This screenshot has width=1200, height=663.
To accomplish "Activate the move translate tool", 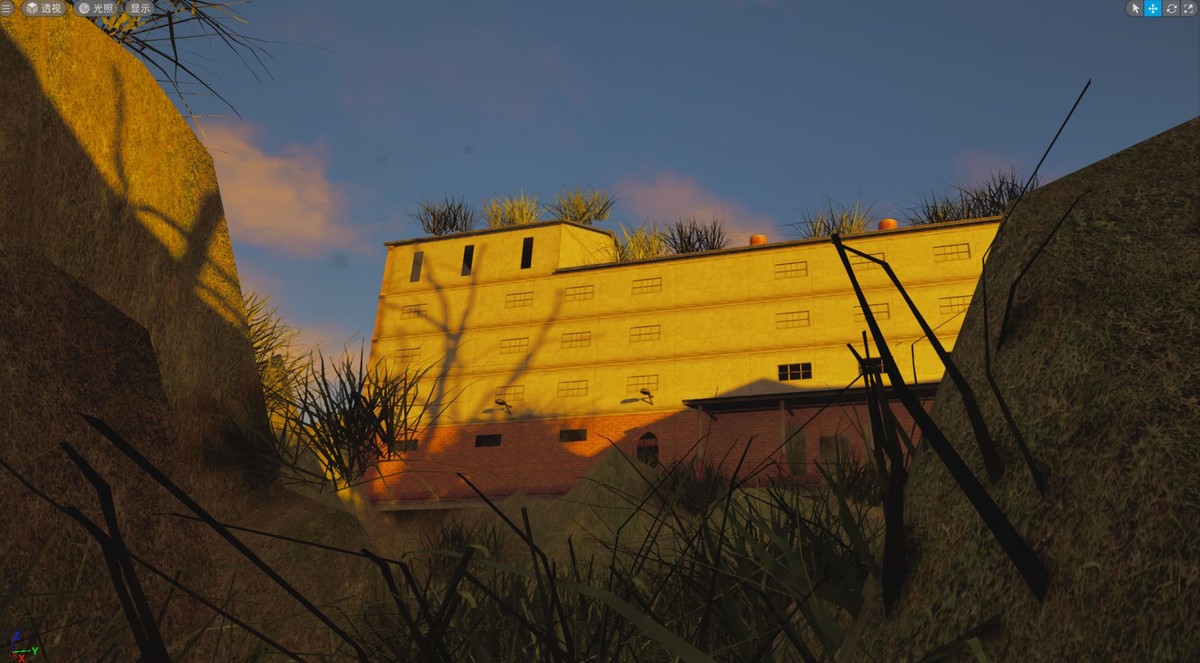I will coord(1153,8).
